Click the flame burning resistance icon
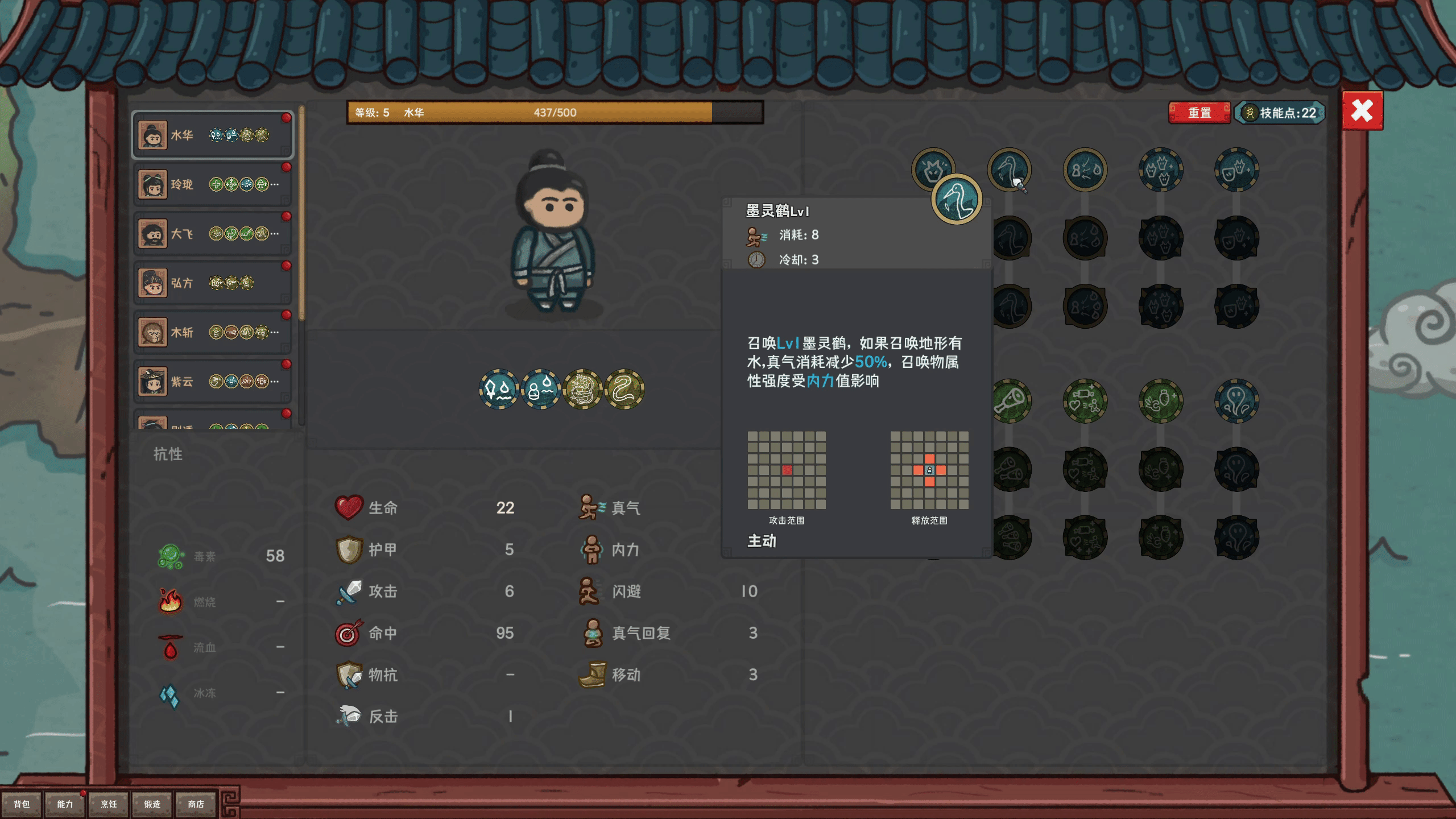This screenshot has height=819, width=1456. point(171,601)
